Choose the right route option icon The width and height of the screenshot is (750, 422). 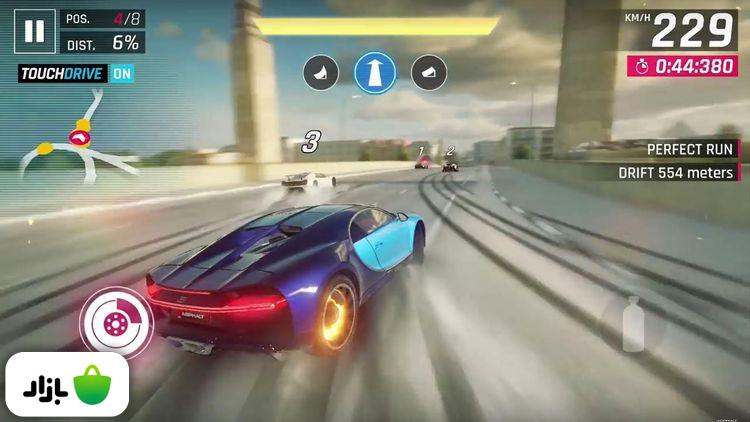427,72
